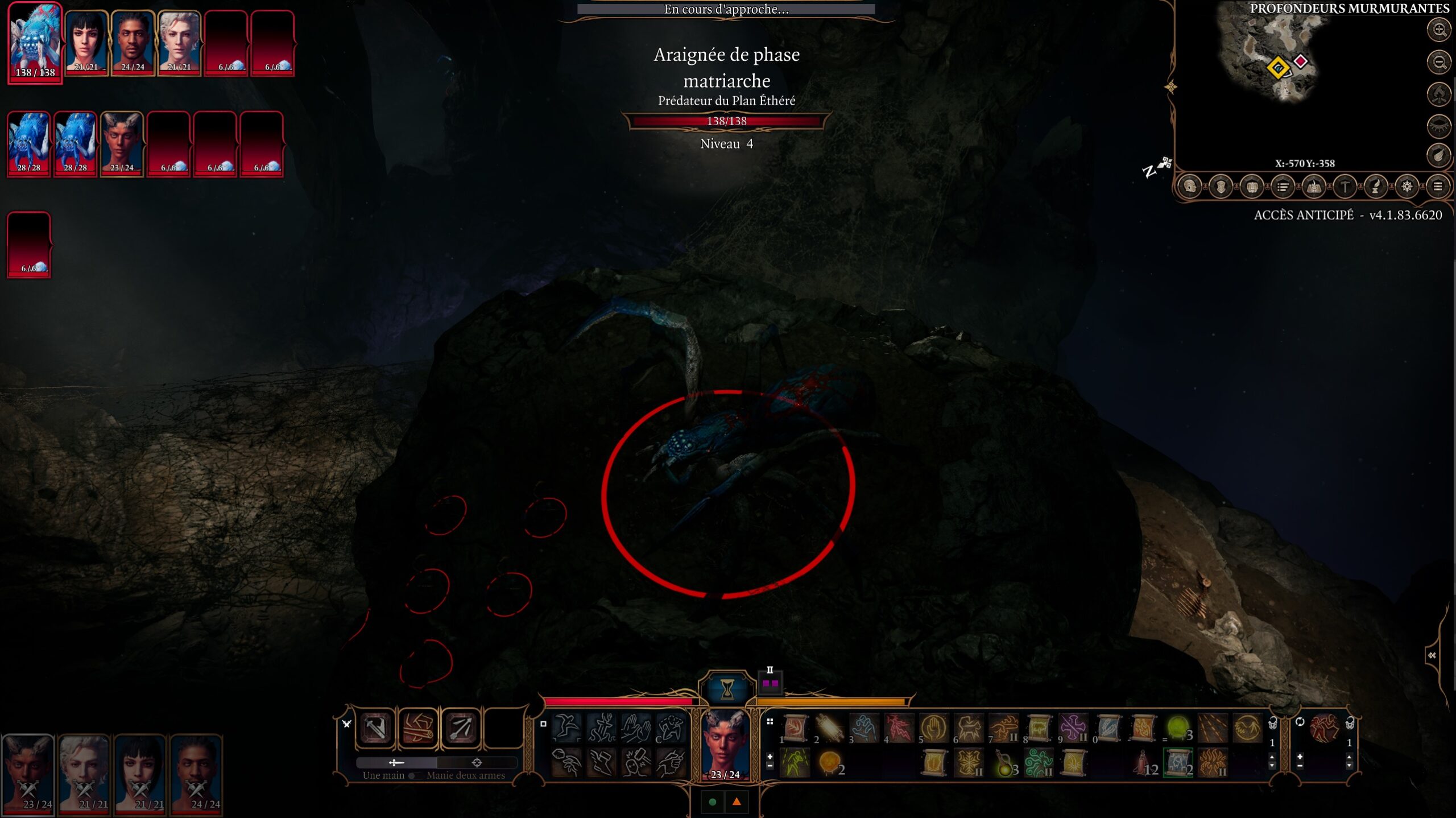Screen dimensions: 1456x818
Task: Open the backpack inventory icon
Action: [1252, 187]
